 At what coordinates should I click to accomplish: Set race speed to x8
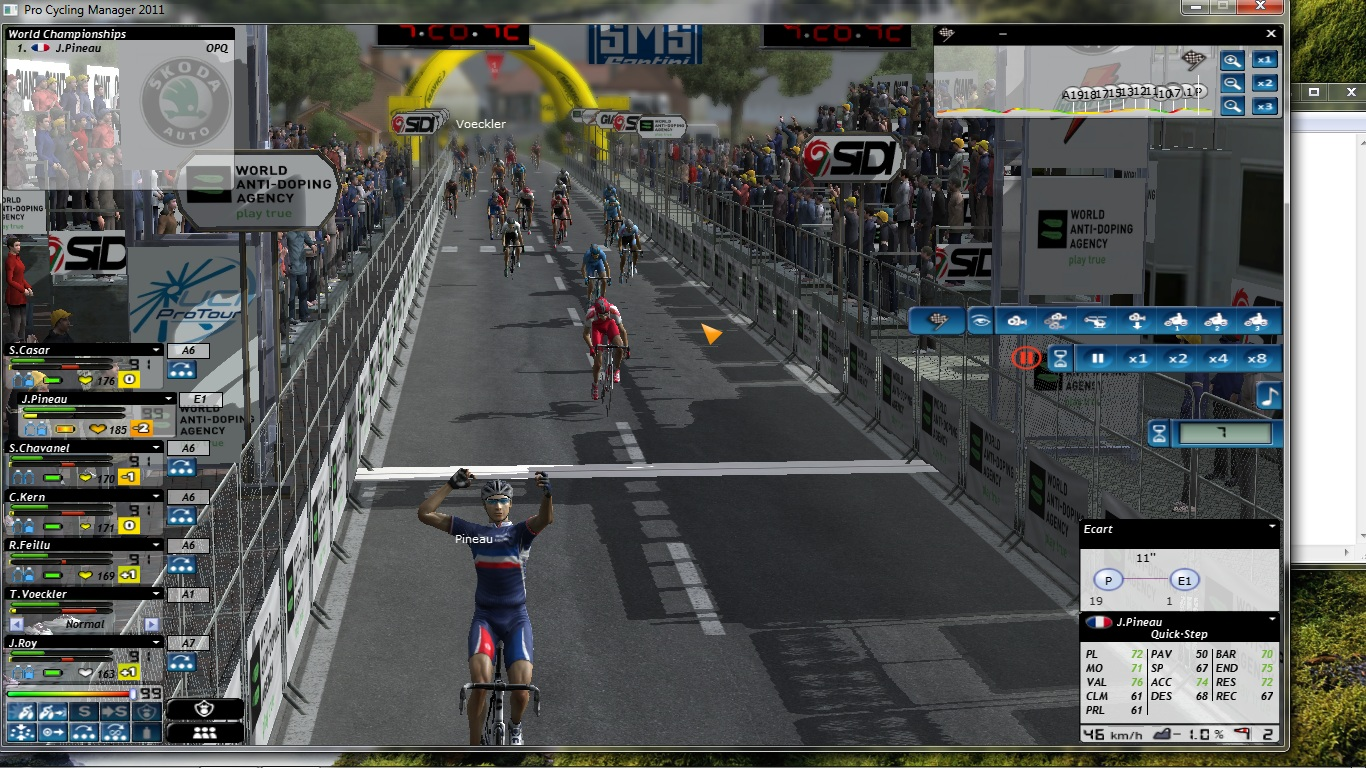(1257, 358)
